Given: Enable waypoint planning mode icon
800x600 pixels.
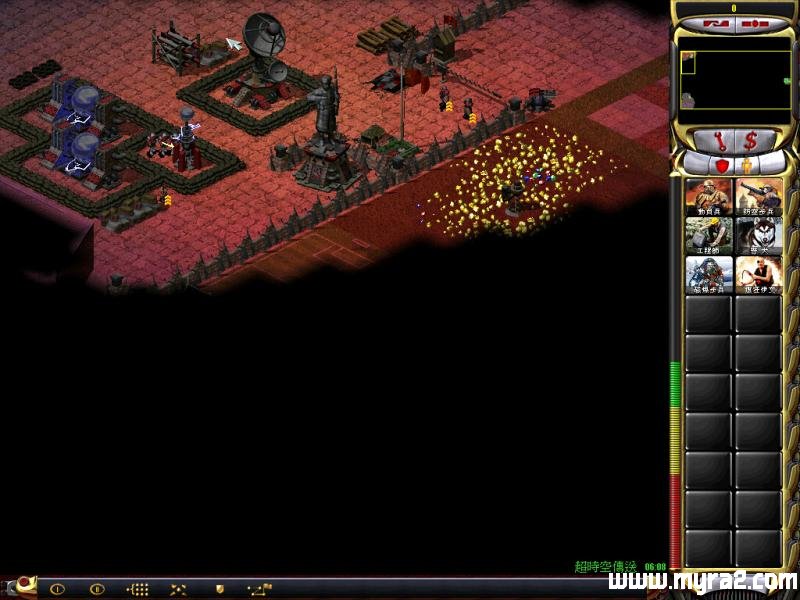Looking at the screenshot, I should (259, 589).
